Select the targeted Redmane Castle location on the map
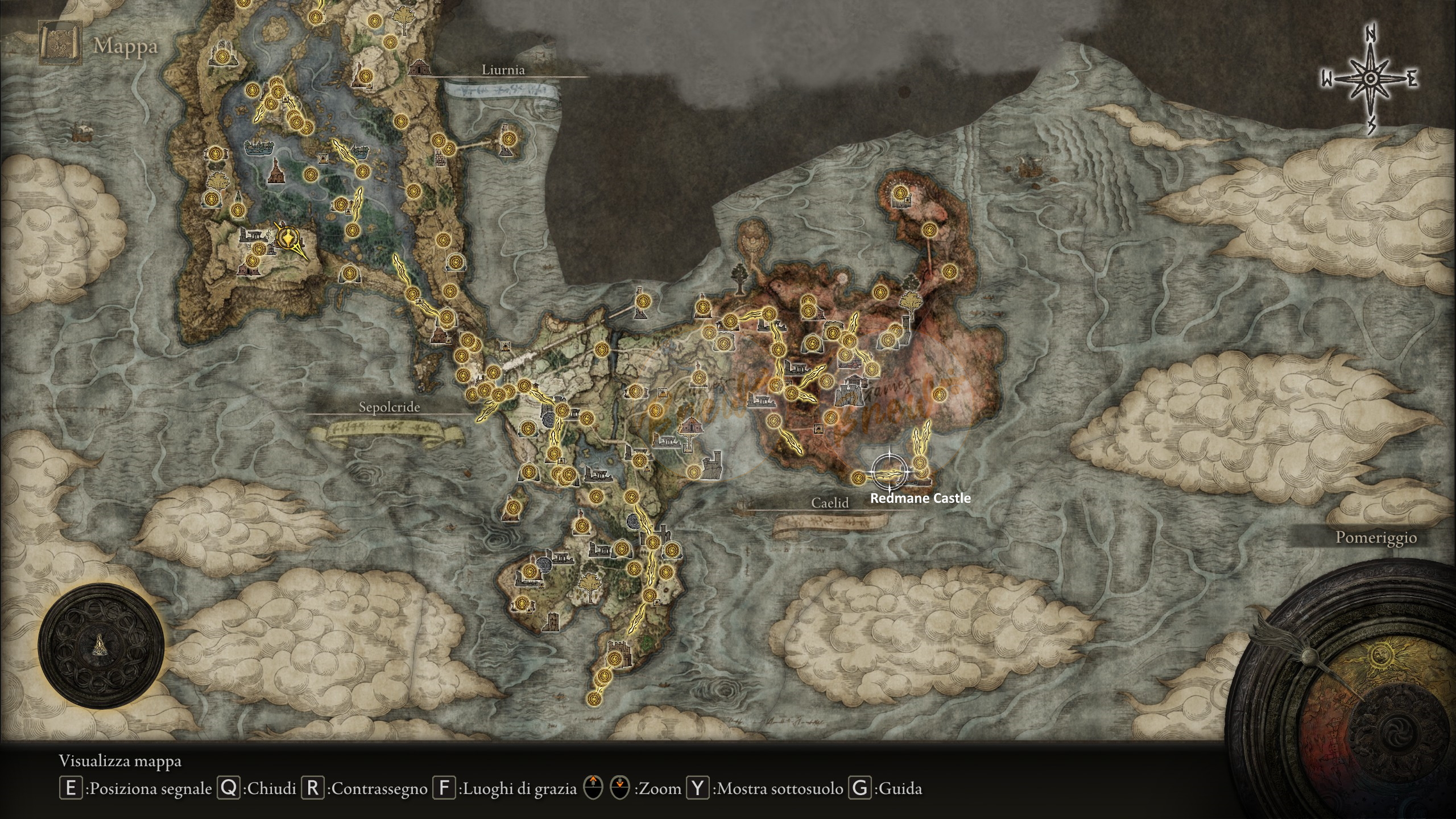The width and height of the screenshot is (1456, 819). (x=889, y=471)
